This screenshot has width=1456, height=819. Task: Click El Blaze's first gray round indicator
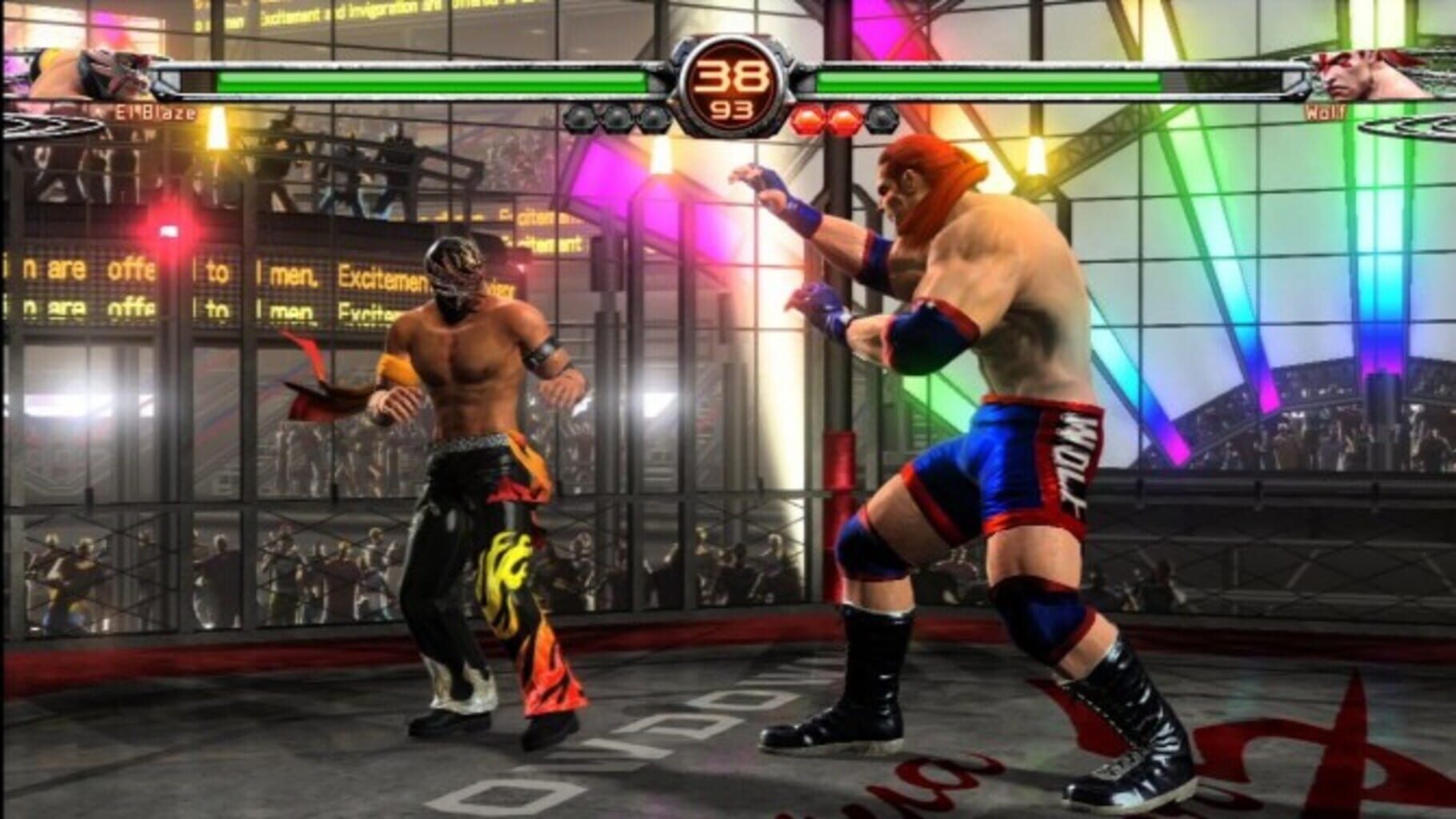579,118
